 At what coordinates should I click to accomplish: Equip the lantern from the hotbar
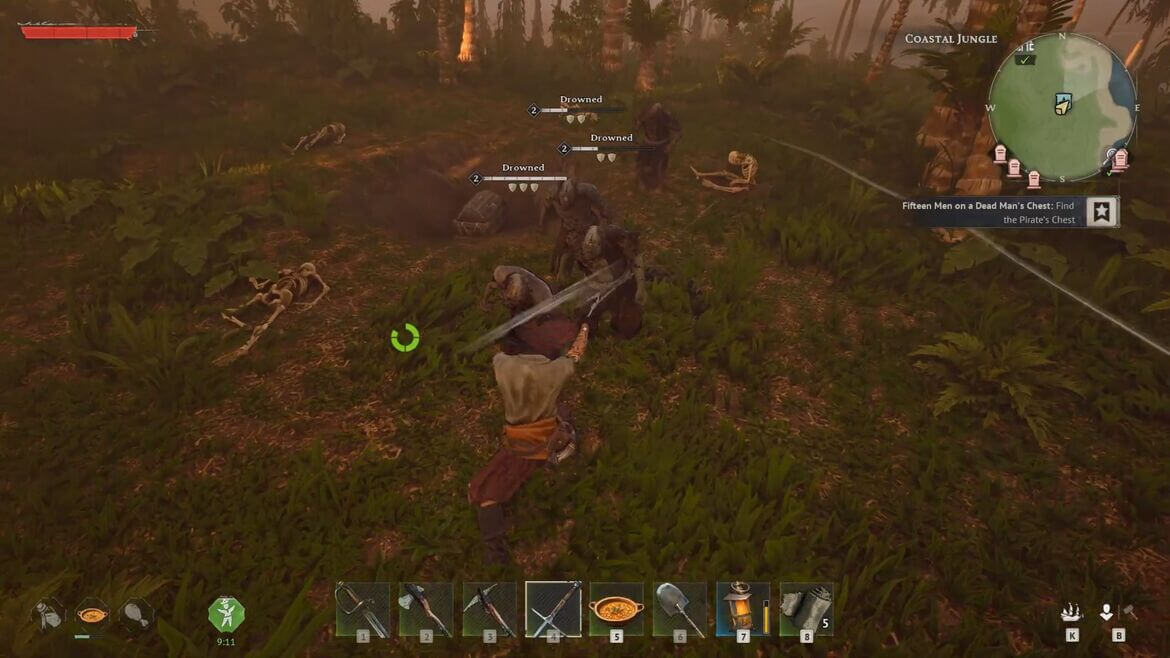[x=743, y=609]
